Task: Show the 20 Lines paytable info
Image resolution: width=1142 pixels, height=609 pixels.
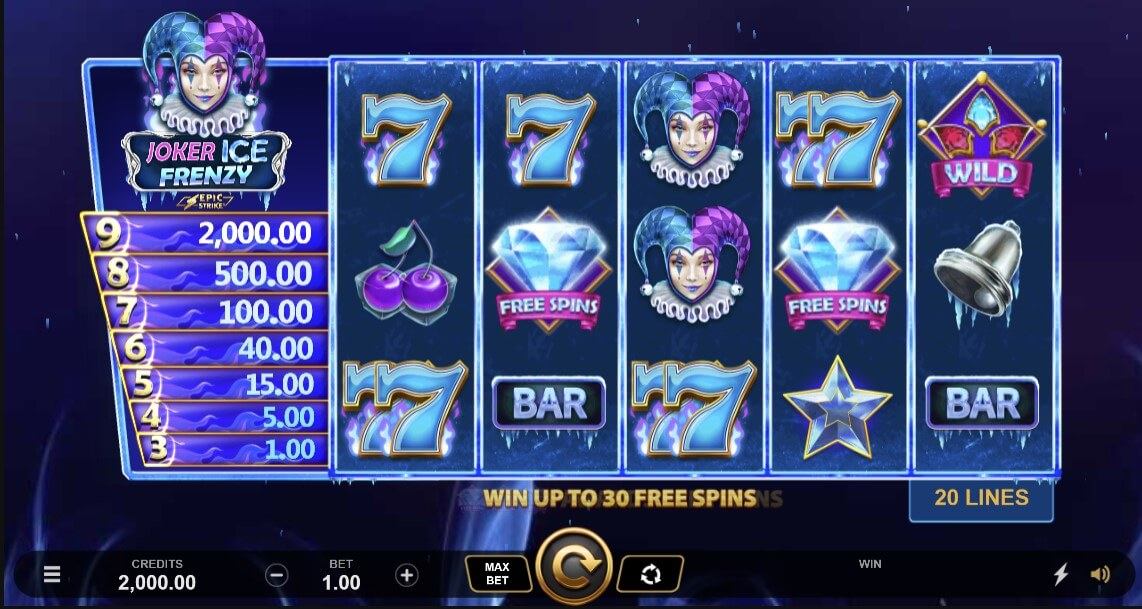Action: pyautogui.click(x=980, y=498)
